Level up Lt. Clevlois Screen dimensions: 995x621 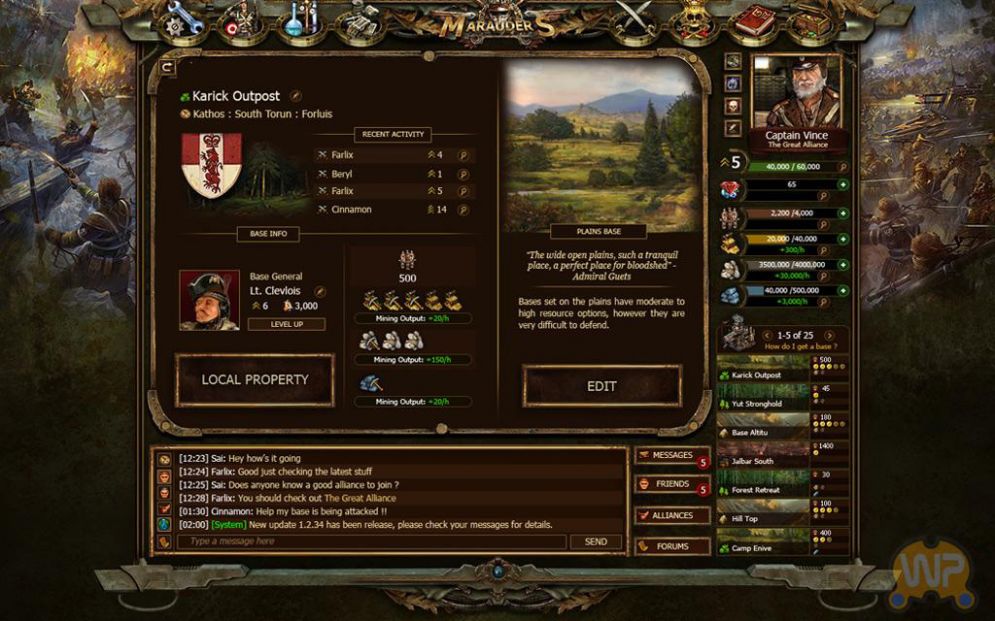pyautogui.click(x=286, y=324)
